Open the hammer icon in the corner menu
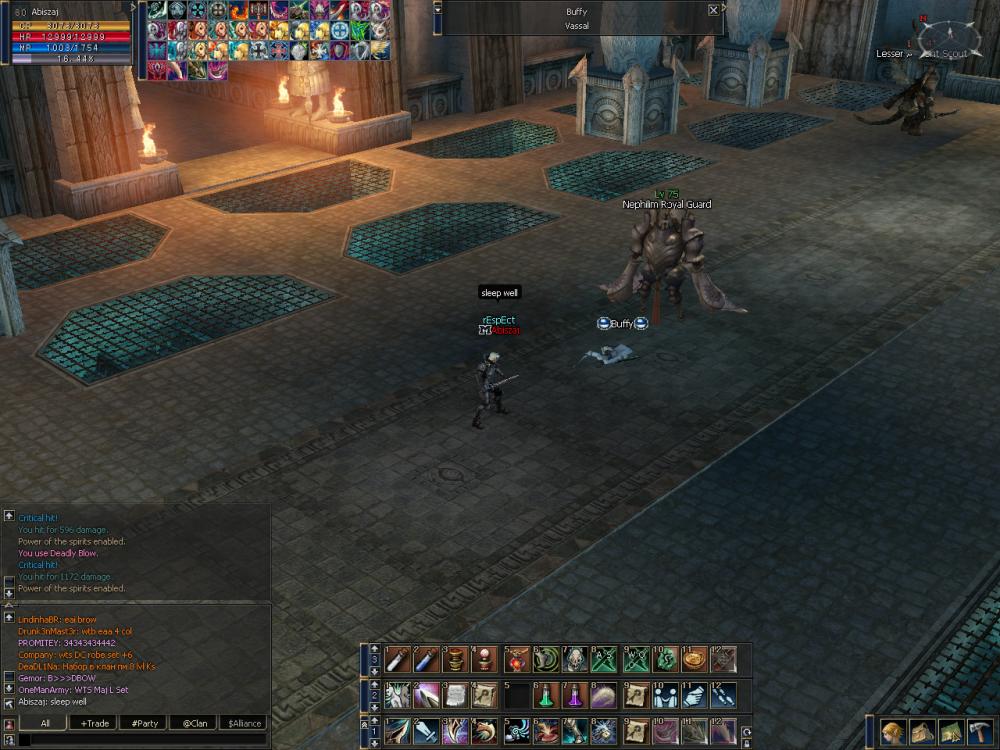 [x=980, y=732]
